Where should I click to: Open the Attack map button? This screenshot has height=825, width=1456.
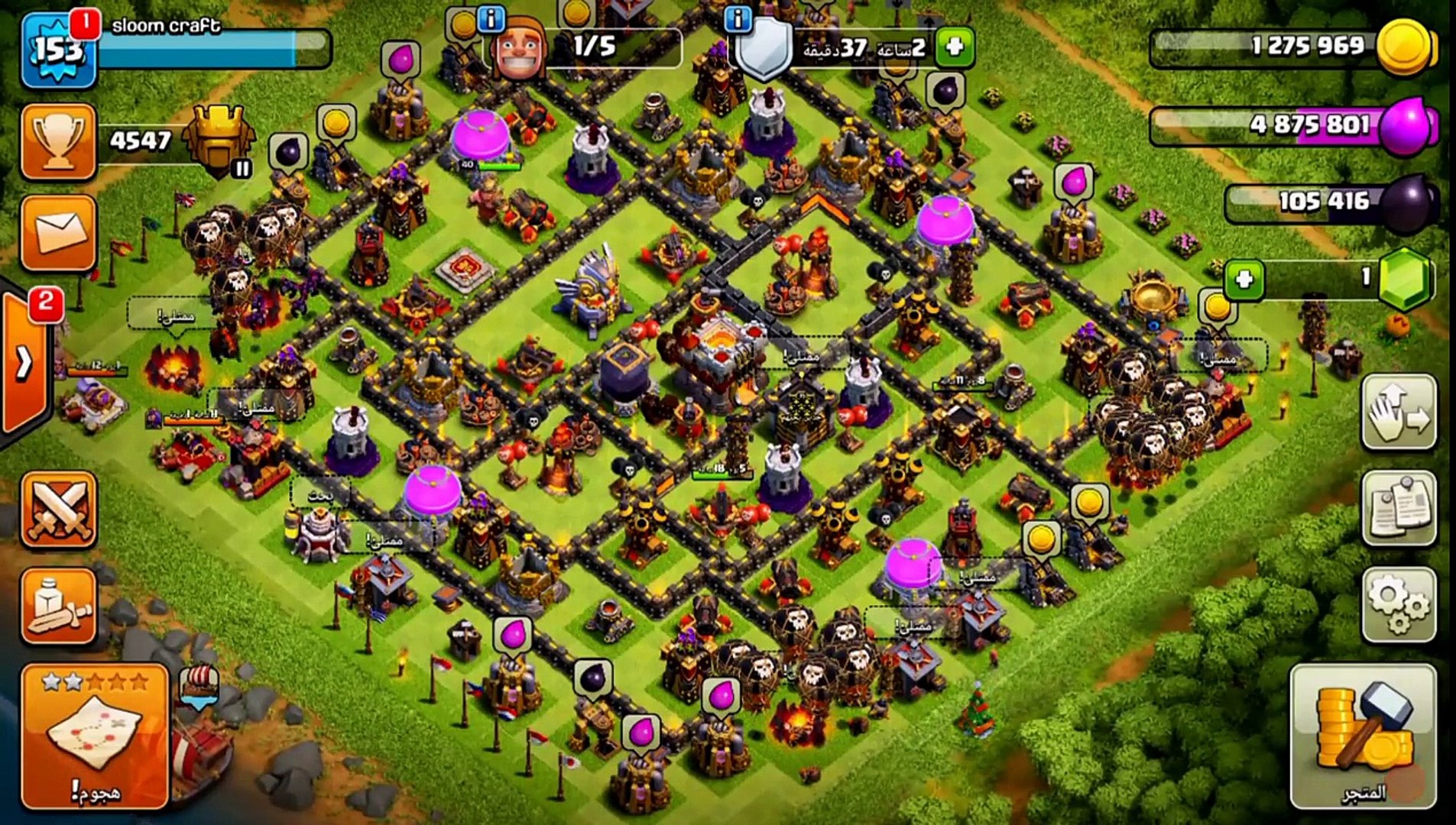point(95,736)
